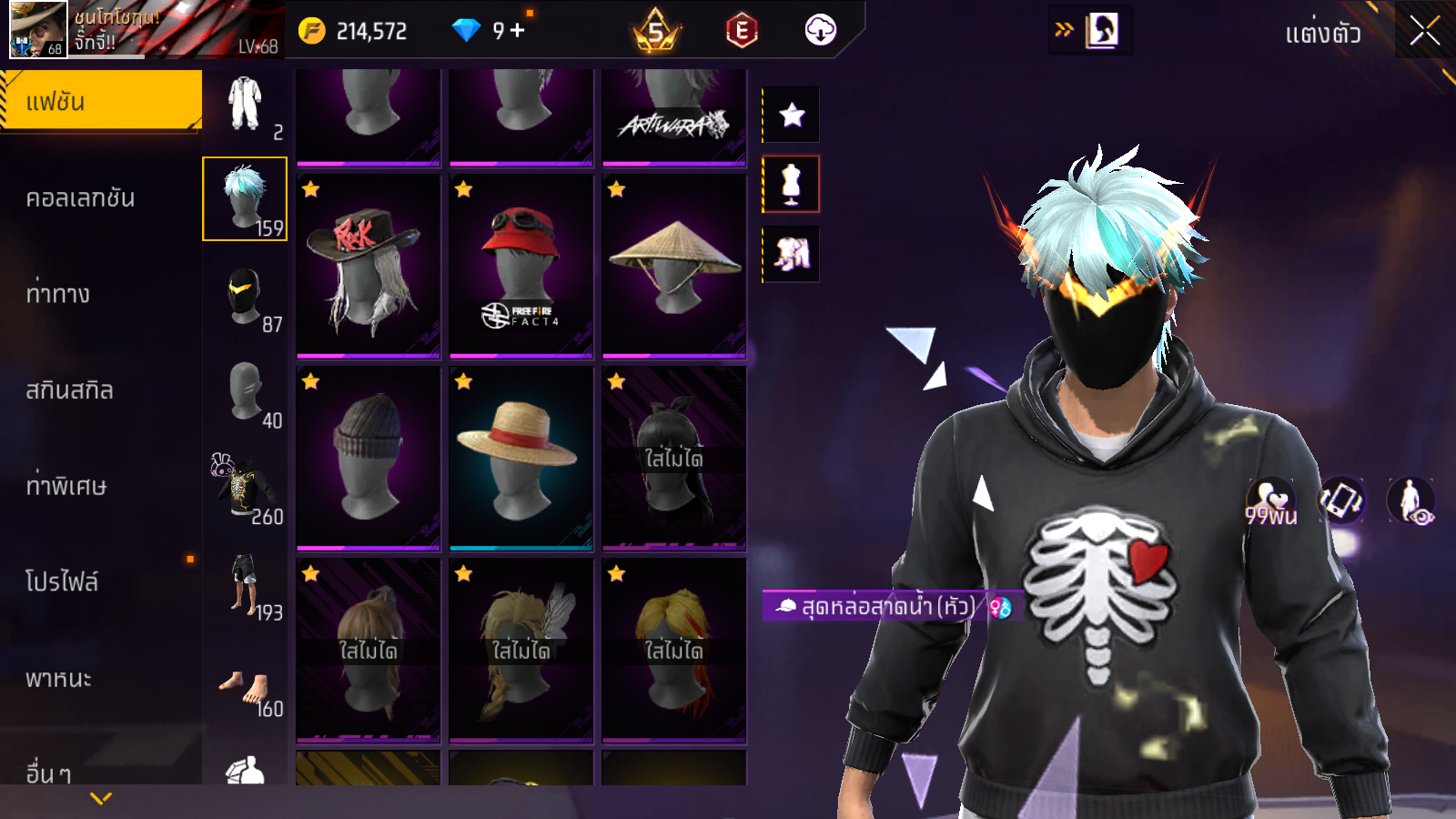
Task: Select the mask category with 87 items
Action: point(245,298)
